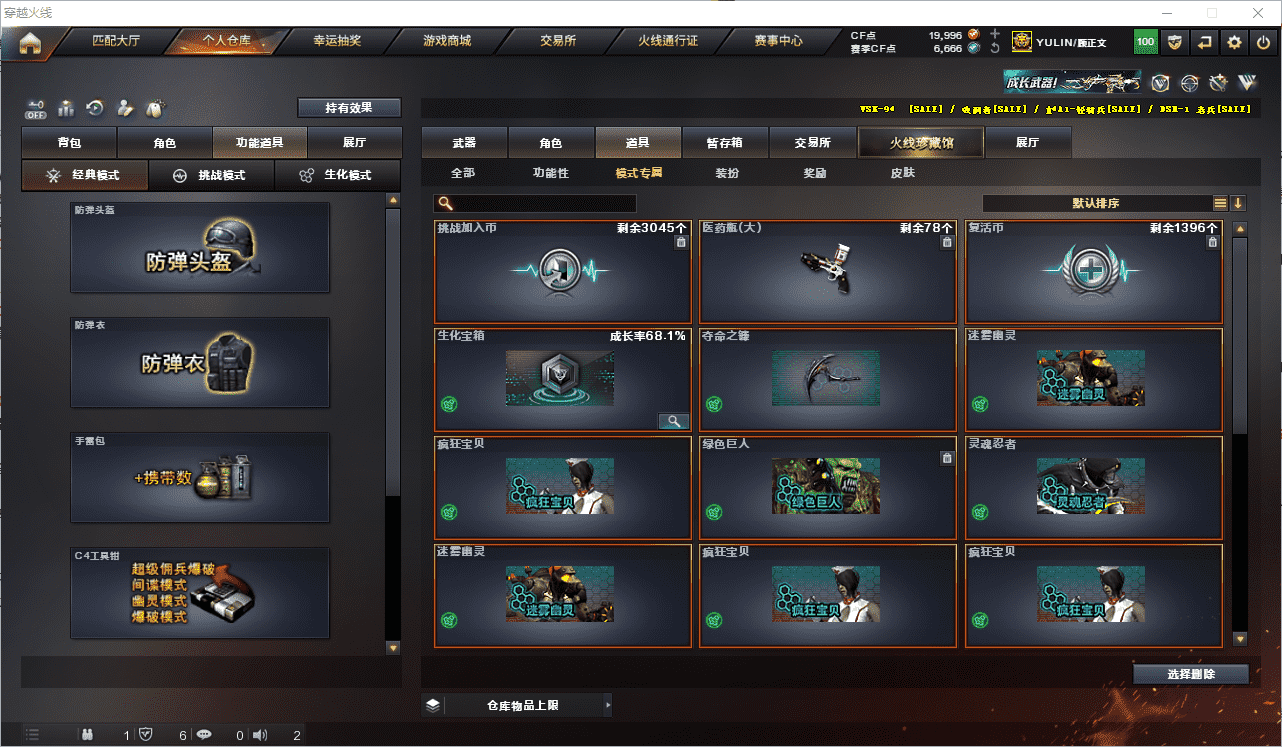
Task: Open the 火线通行证 battle pass
Action: (668, 41)
